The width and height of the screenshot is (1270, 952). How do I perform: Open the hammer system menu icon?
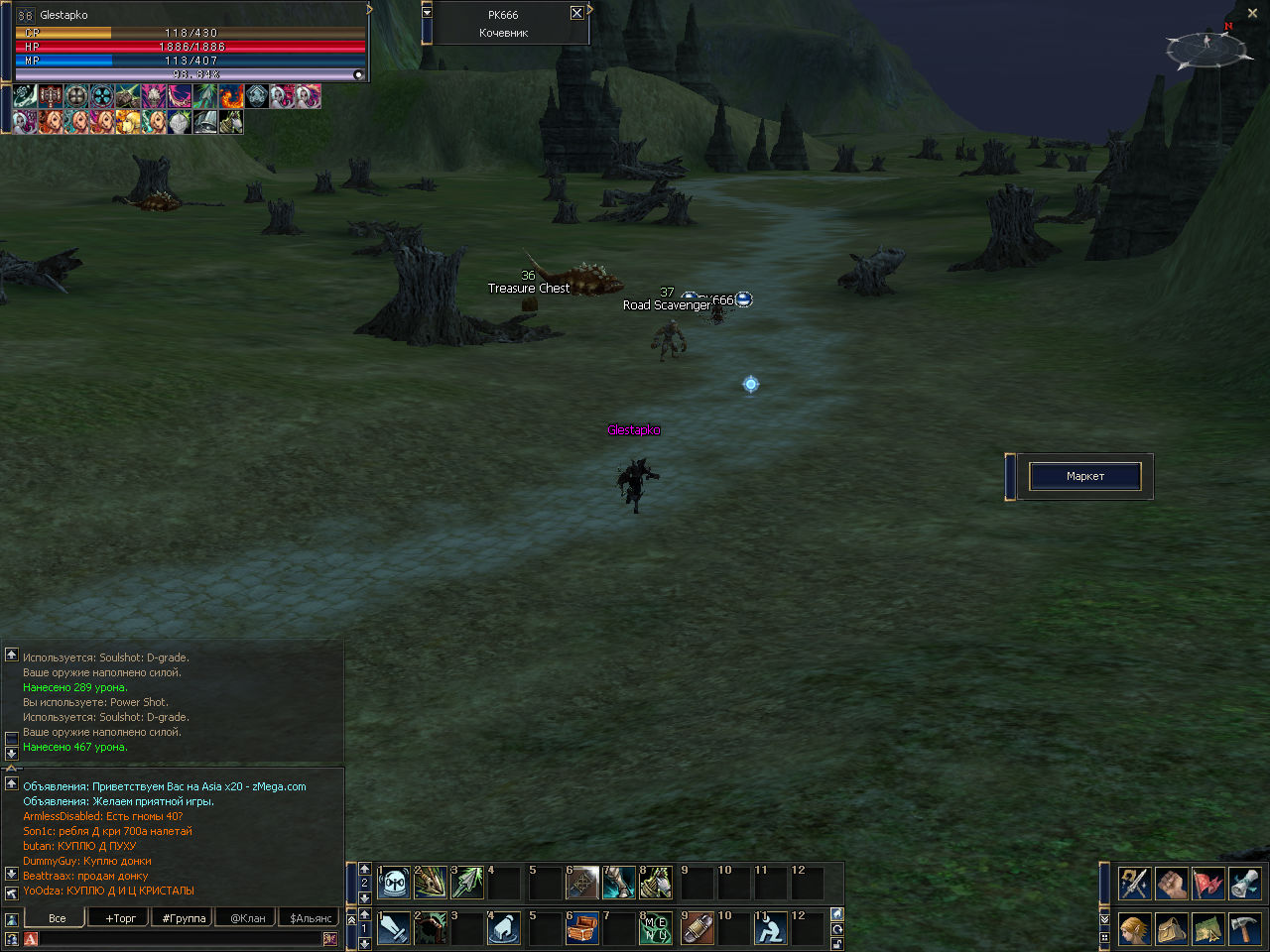tap(1244, 929)
